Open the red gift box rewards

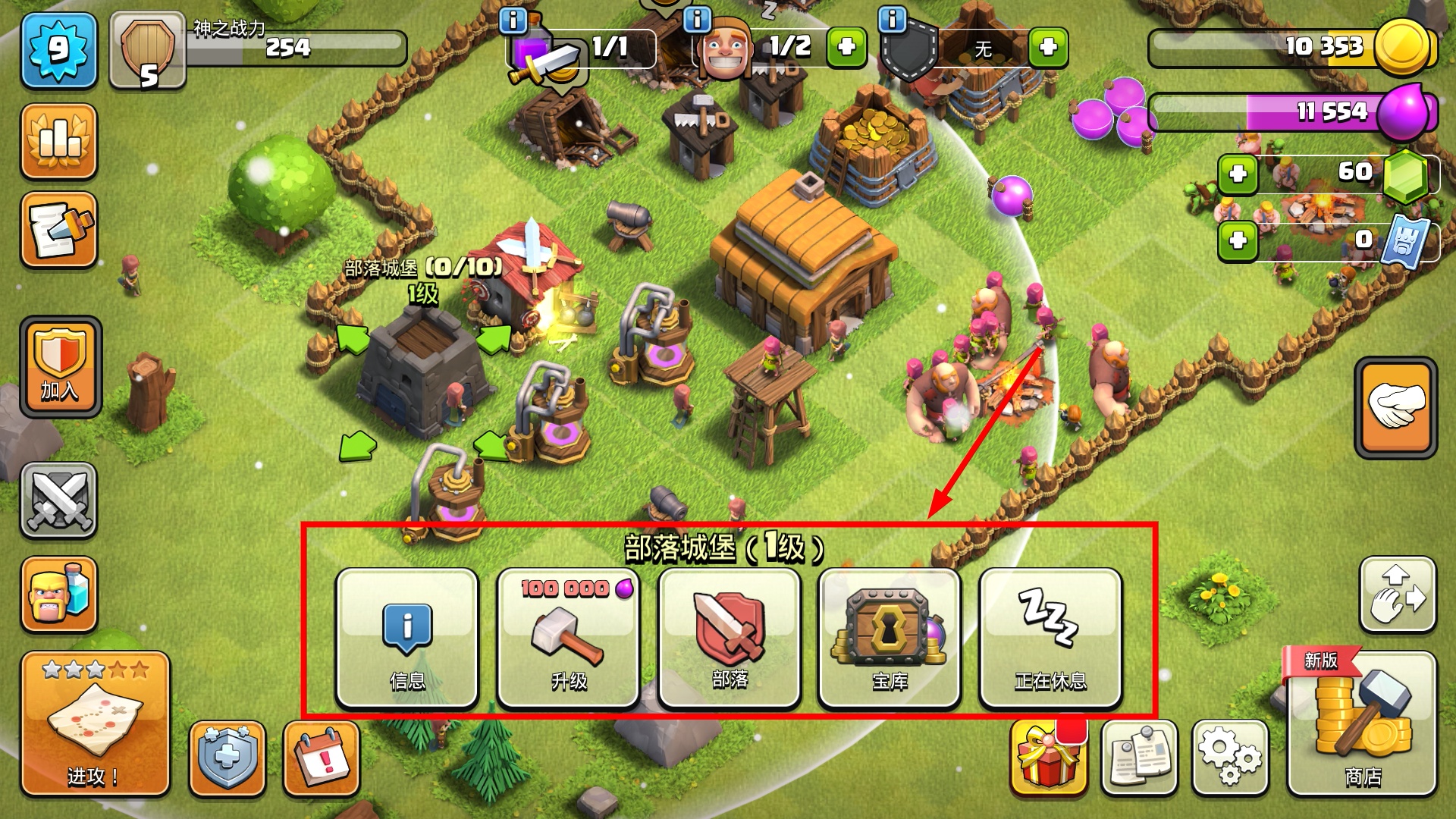(x=1047, y=757)
